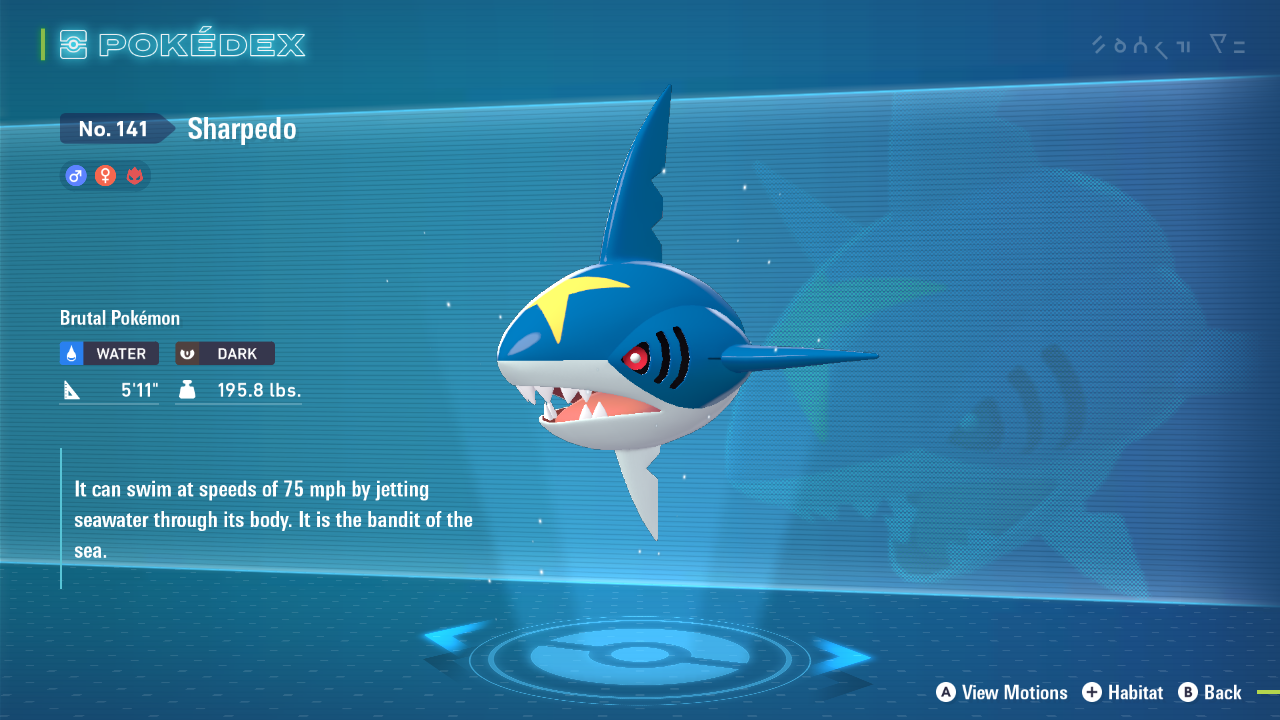The height and width of the screenshot is (720, 1280).
Task: Click the Pokéball icon next to POKÉDEX title
Action: pos(75,44)
